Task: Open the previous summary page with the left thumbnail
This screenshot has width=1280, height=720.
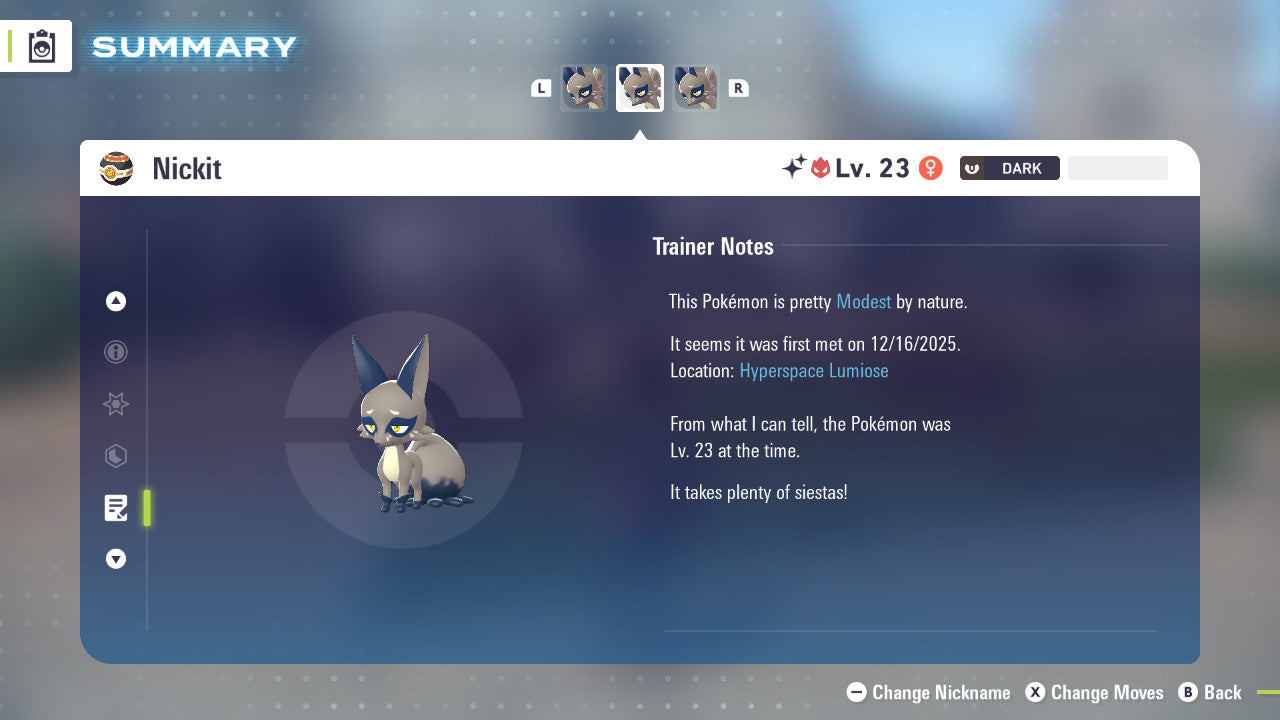Action: [584, 87]
